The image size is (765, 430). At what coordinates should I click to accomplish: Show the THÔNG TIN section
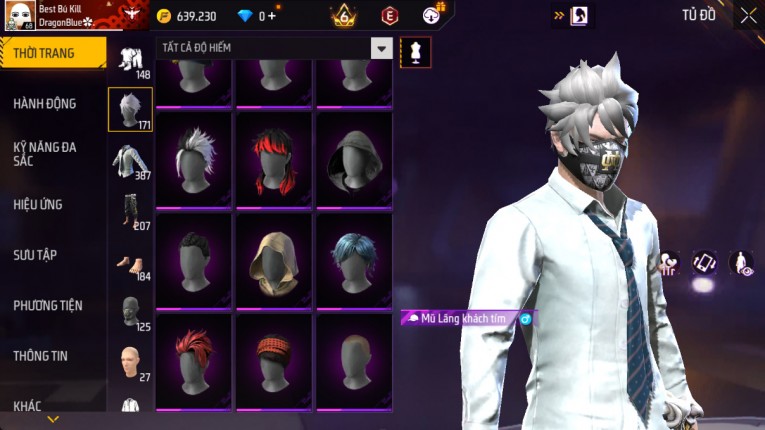(41, 355)
